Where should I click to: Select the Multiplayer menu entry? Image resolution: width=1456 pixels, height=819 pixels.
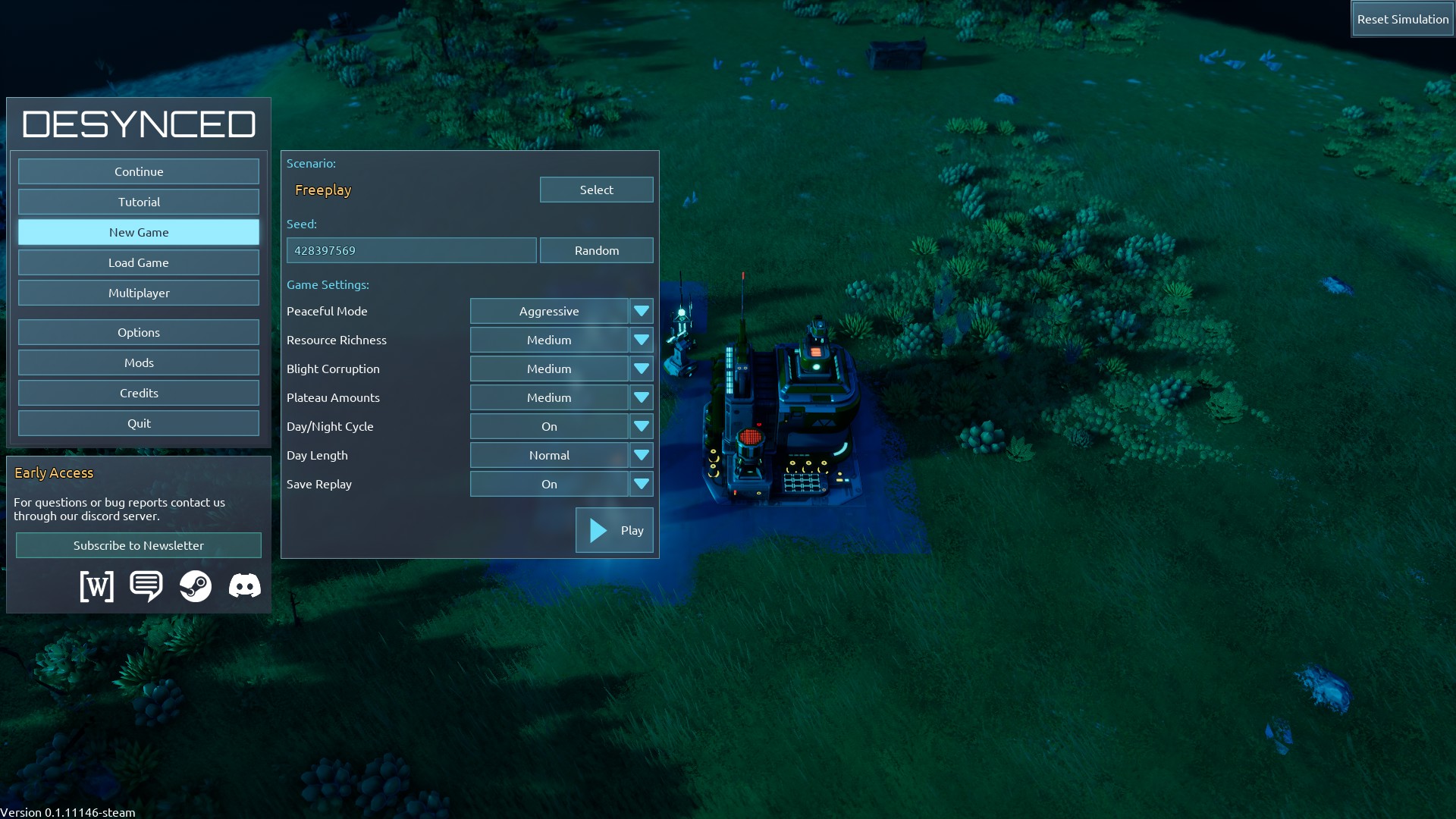(139, 293)
